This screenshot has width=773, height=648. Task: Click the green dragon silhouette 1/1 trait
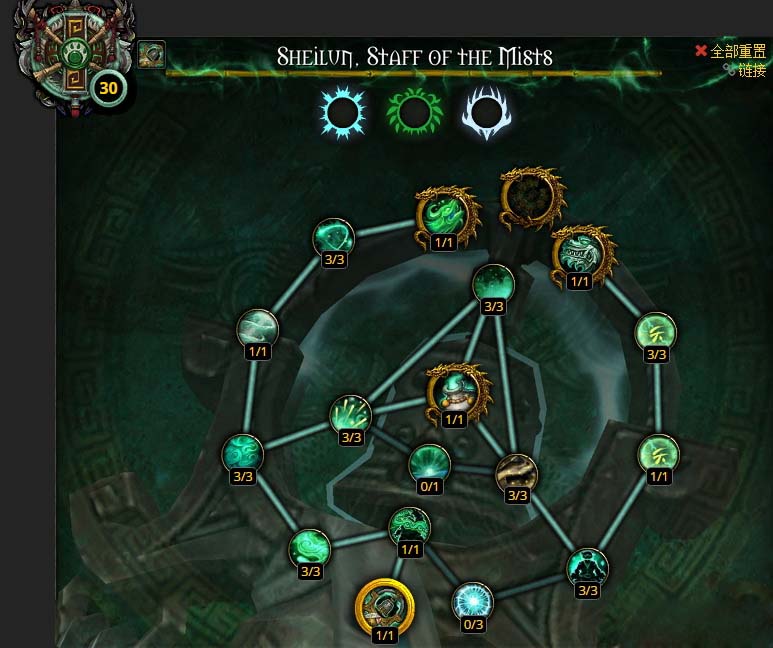pyautogui.click(x=409, y=526)
